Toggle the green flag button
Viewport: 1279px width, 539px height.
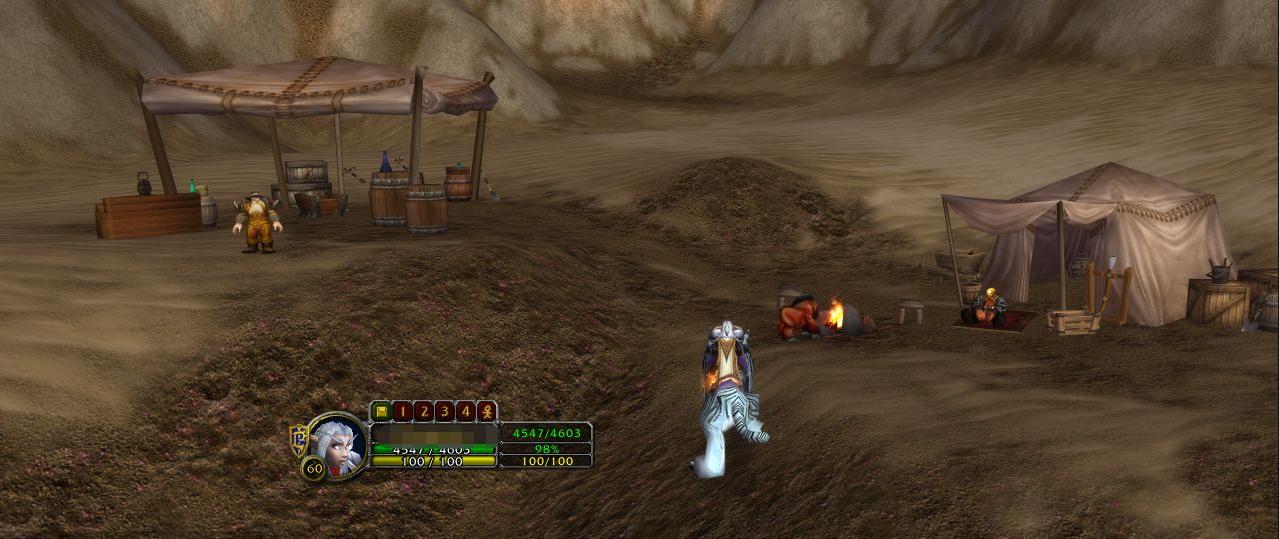380,411
